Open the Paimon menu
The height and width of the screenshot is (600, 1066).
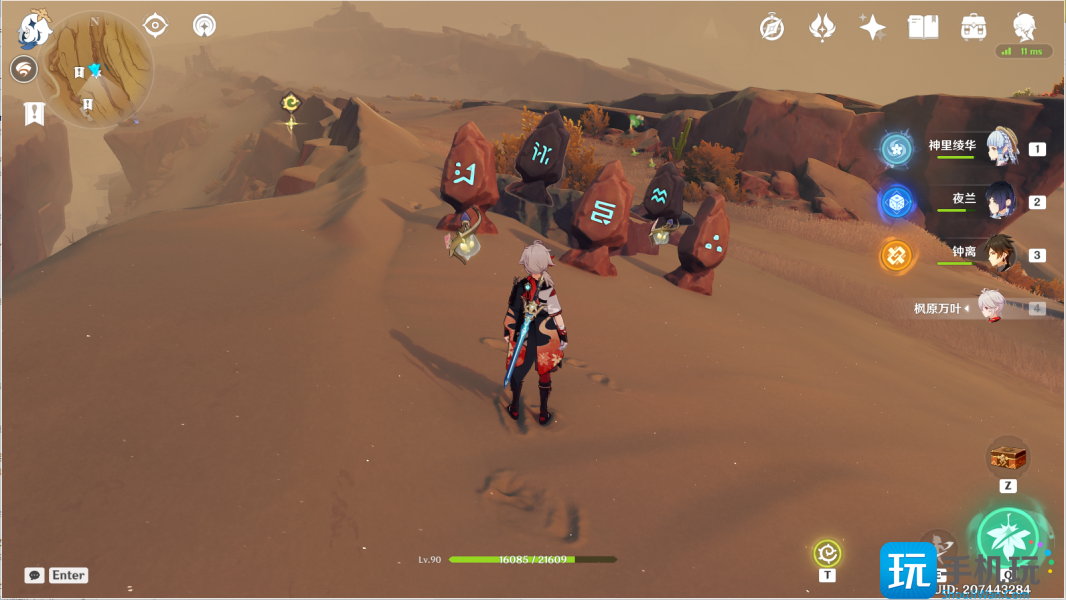pos(34,30)
